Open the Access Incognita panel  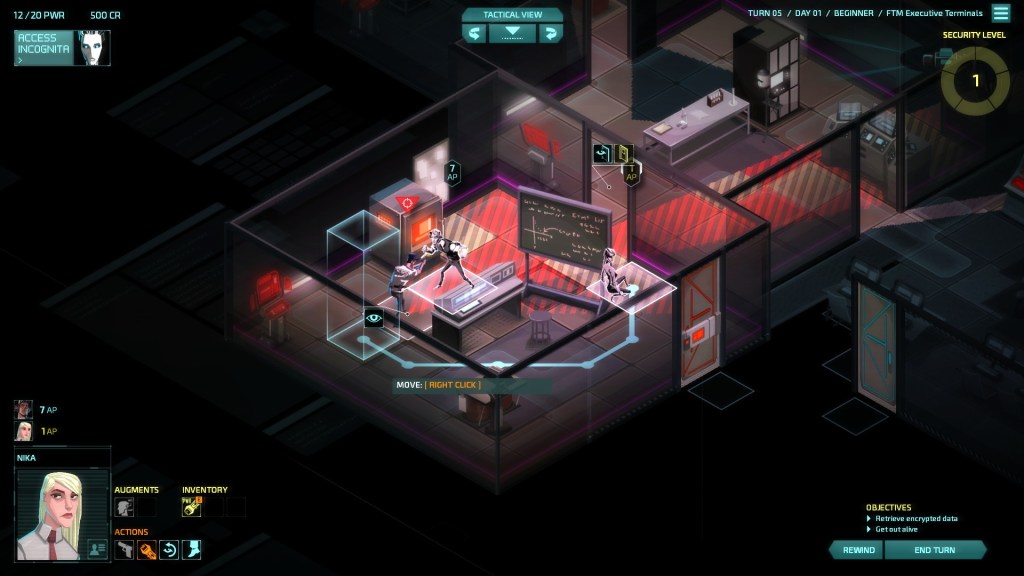[x=44, y=47]
